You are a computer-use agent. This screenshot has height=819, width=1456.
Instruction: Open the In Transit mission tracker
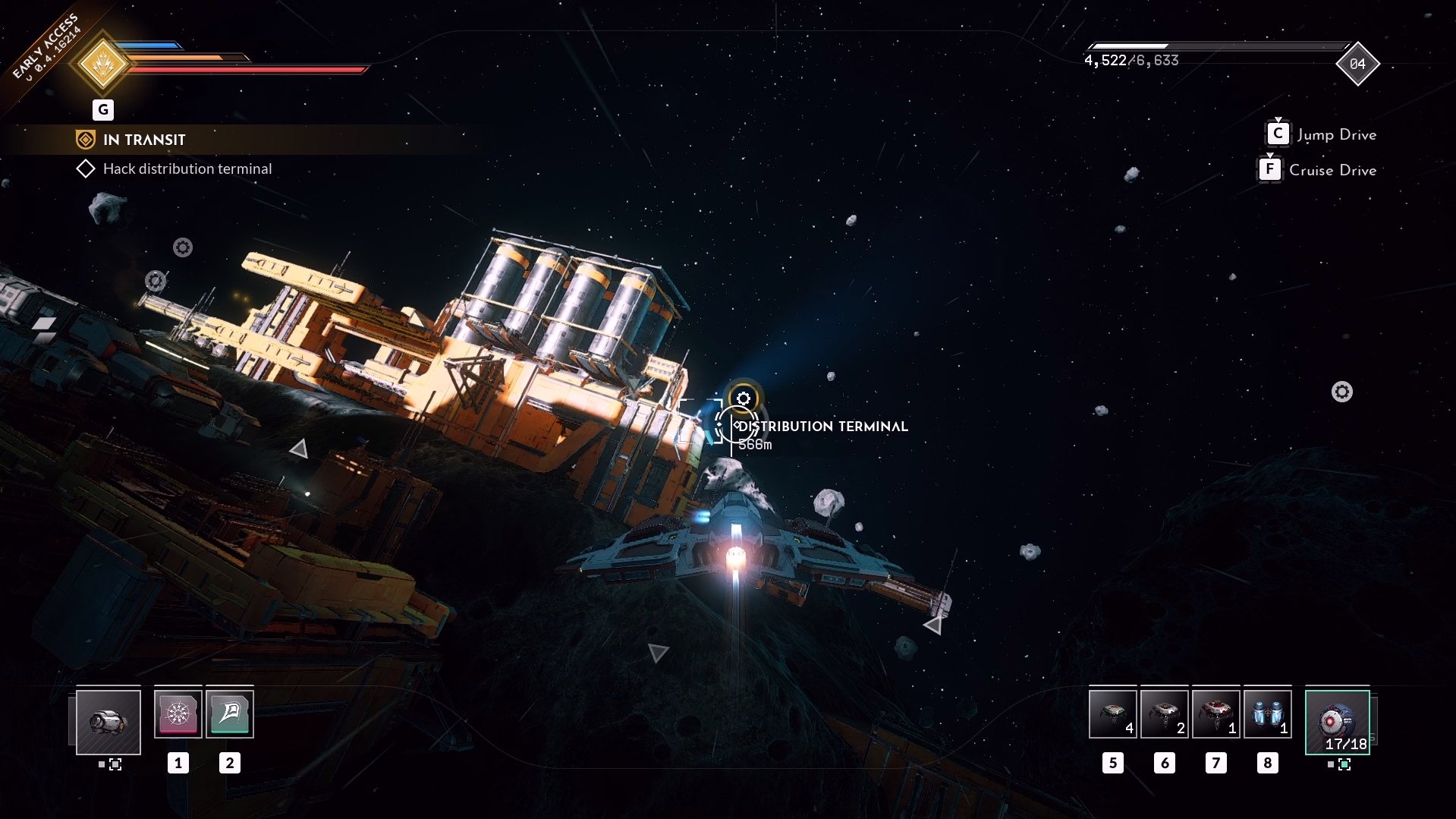(144, 140)
